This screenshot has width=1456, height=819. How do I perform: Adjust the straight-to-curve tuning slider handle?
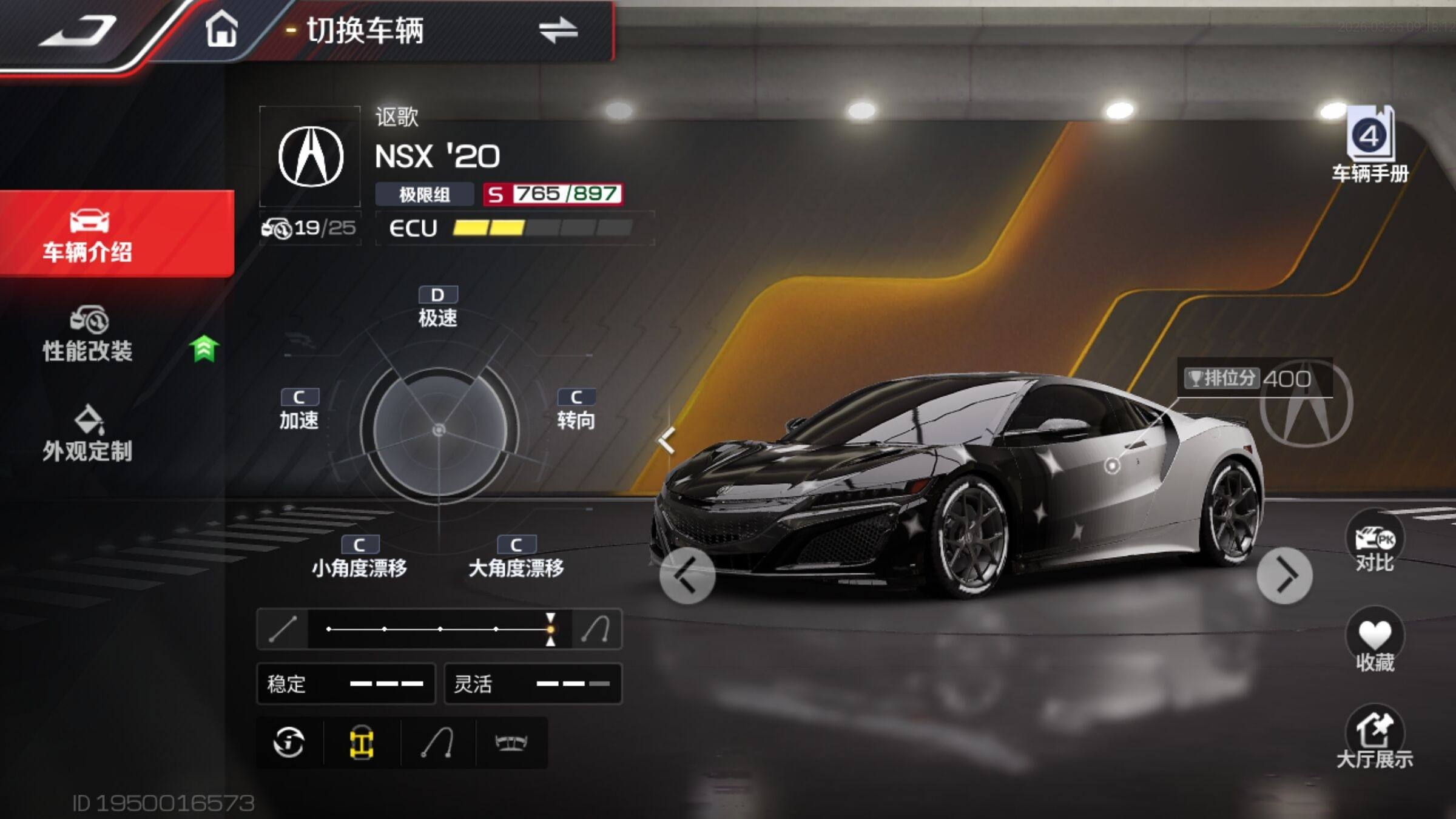pos(550,629)
